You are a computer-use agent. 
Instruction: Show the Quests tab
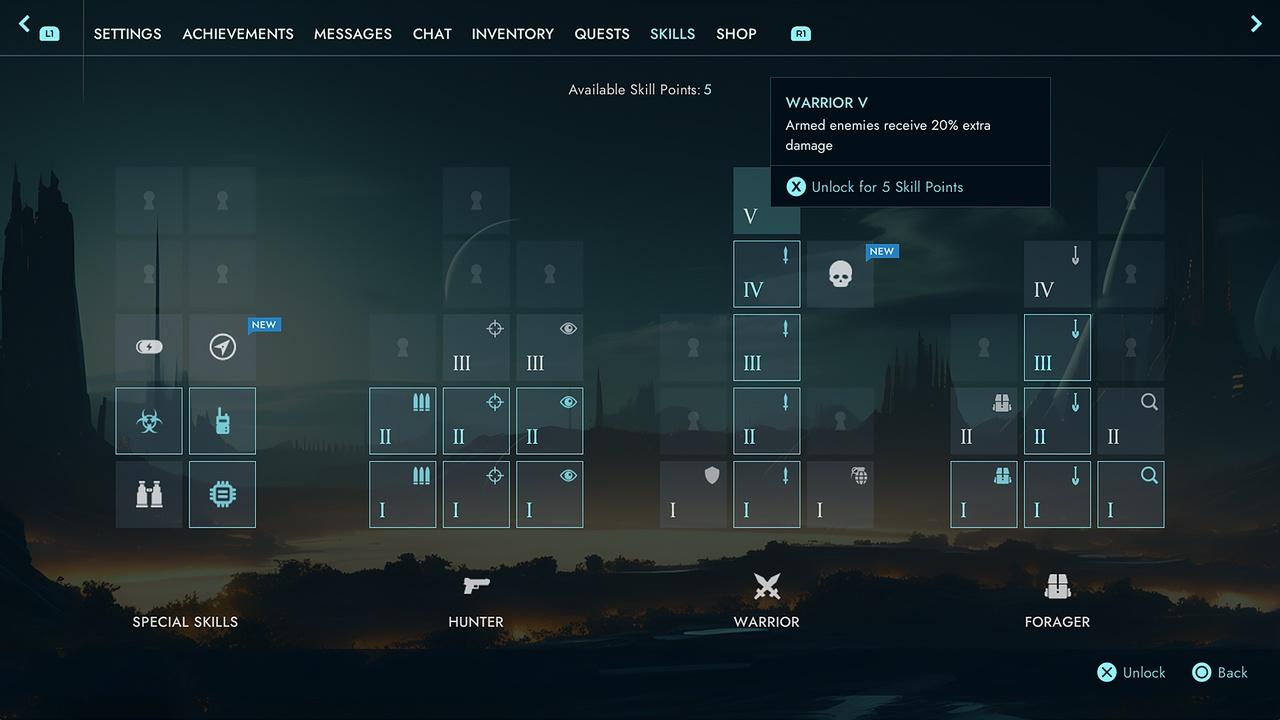(602, 34)
